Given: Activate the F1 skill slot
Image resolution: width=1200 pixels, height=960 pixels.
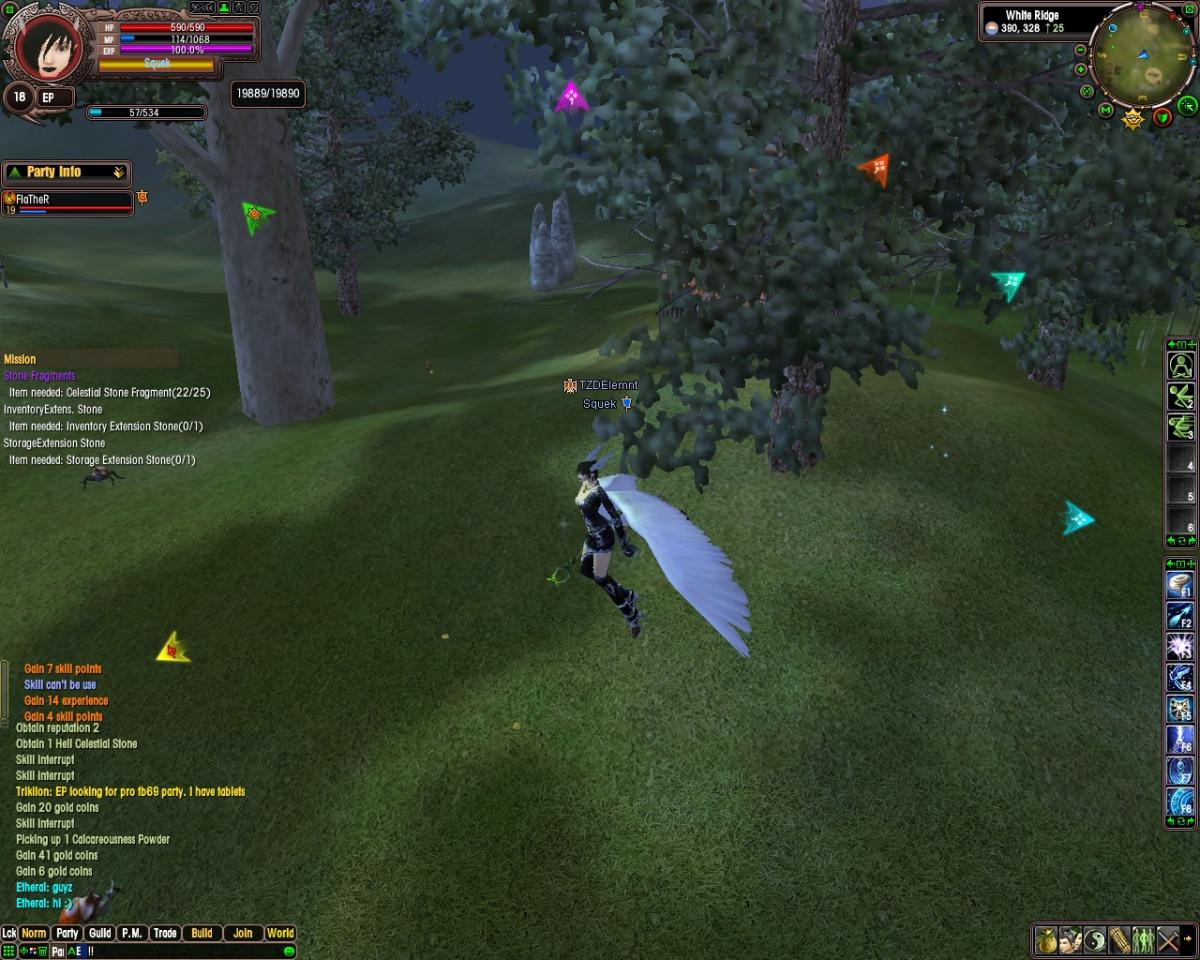Looking at the screenshot, I should [1180, 585].
